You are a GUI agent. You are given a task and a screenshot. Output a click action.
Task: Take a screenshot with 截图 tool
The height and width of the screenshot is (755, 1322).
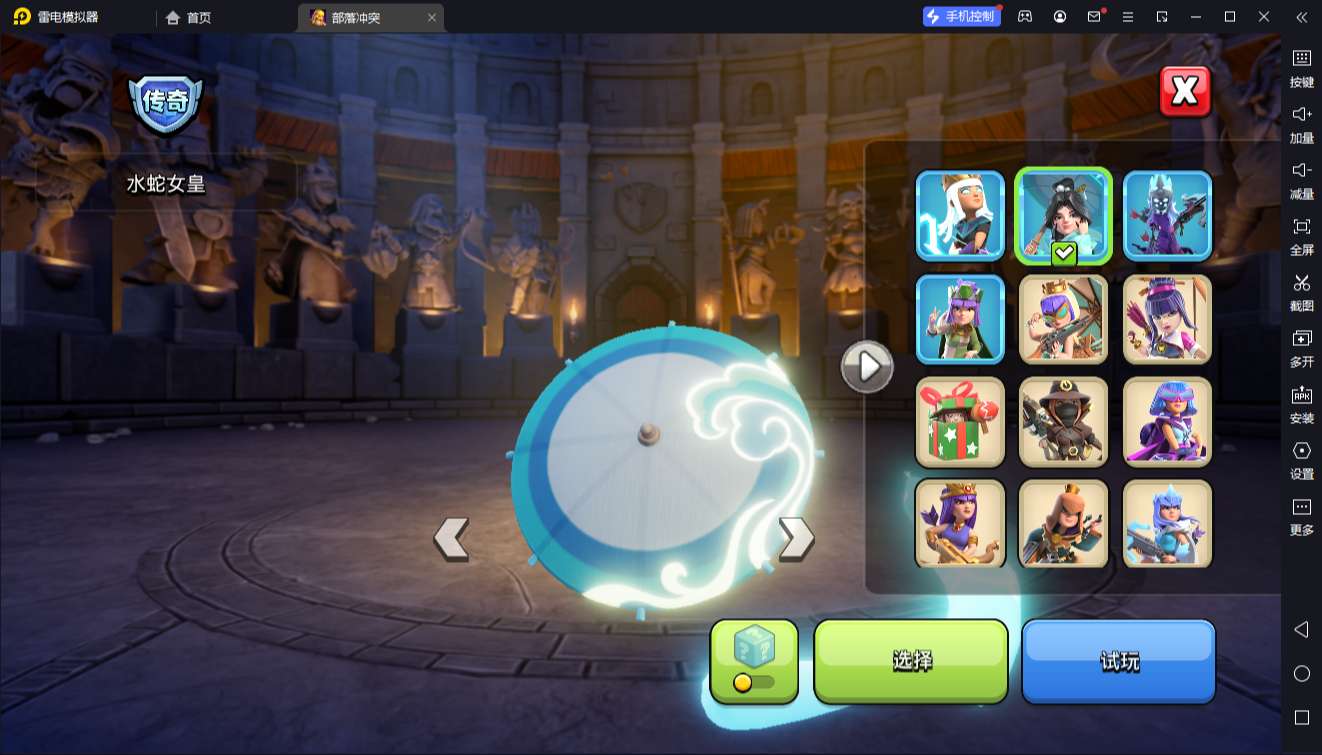click(1301, 291)
